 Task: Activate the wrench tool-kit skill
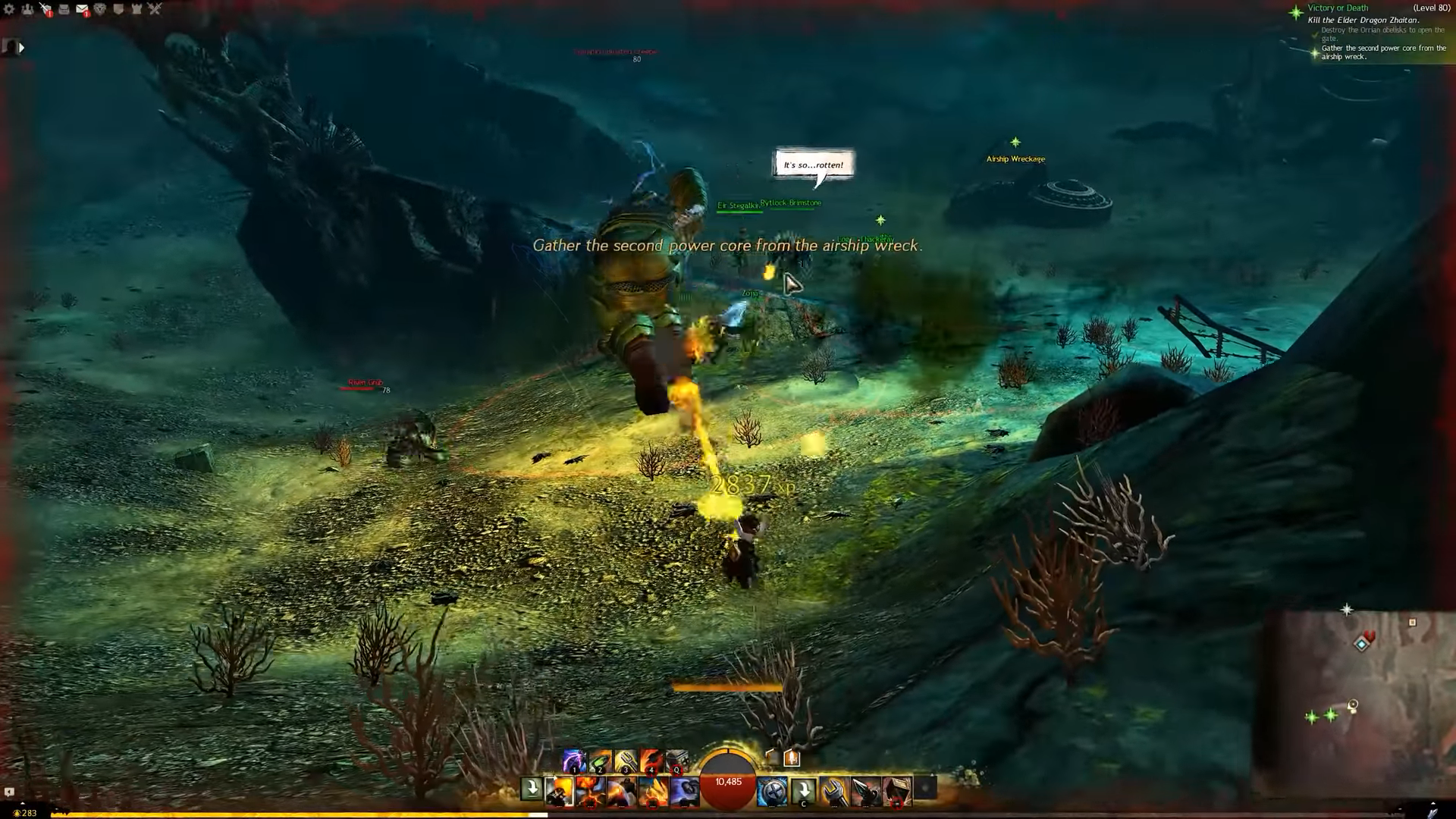[833, 791]
